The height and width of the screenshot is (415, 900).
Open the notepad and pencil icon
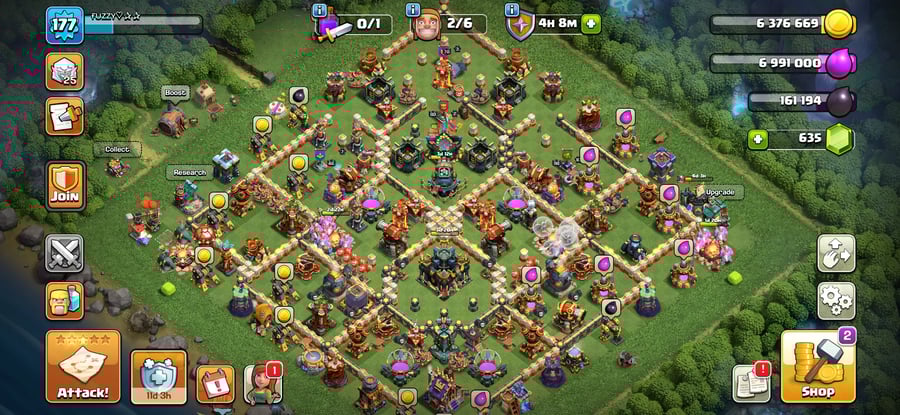click(65, 116)
